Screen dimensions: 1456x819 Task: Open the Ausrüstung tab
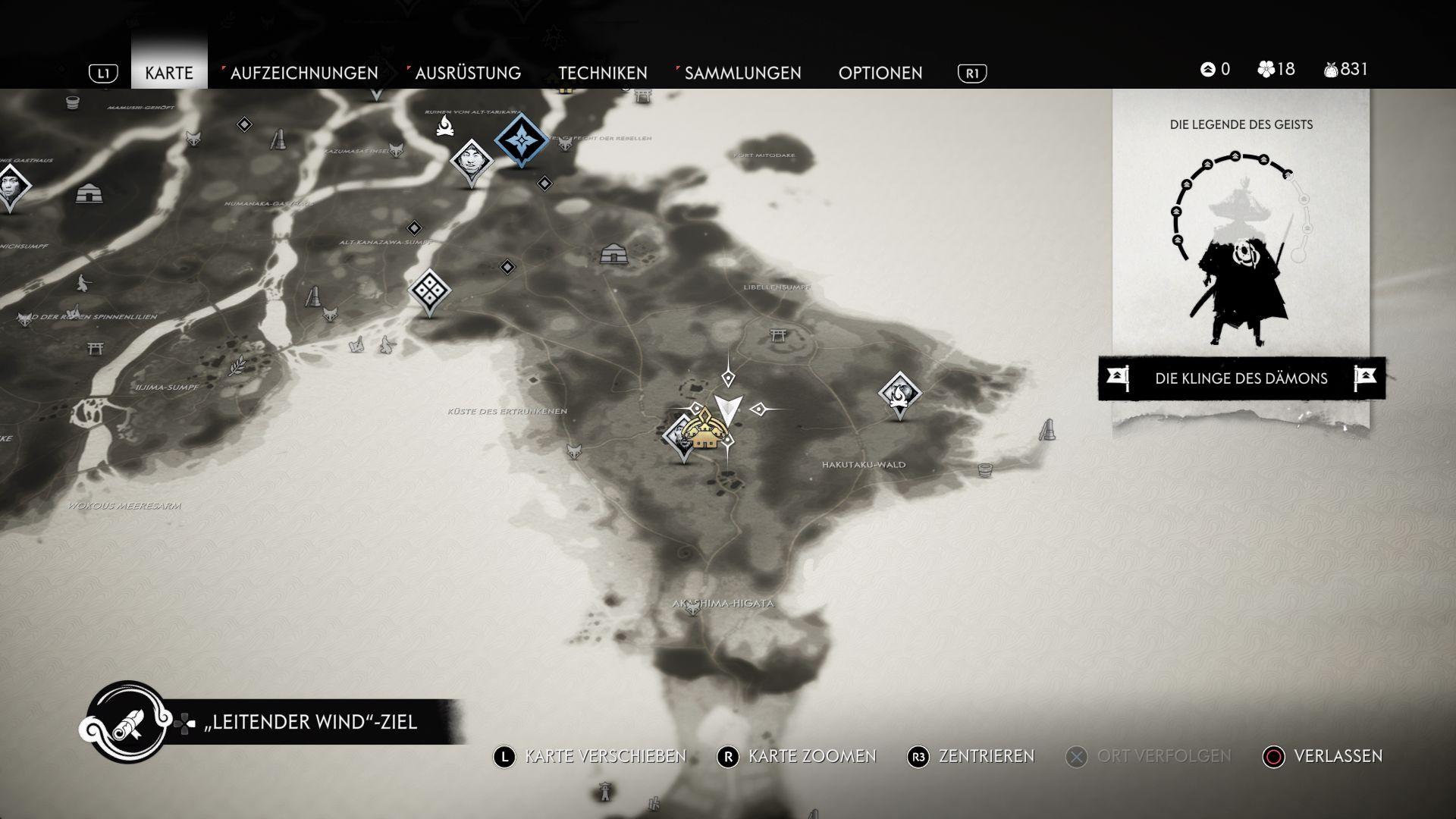[467, 73]
